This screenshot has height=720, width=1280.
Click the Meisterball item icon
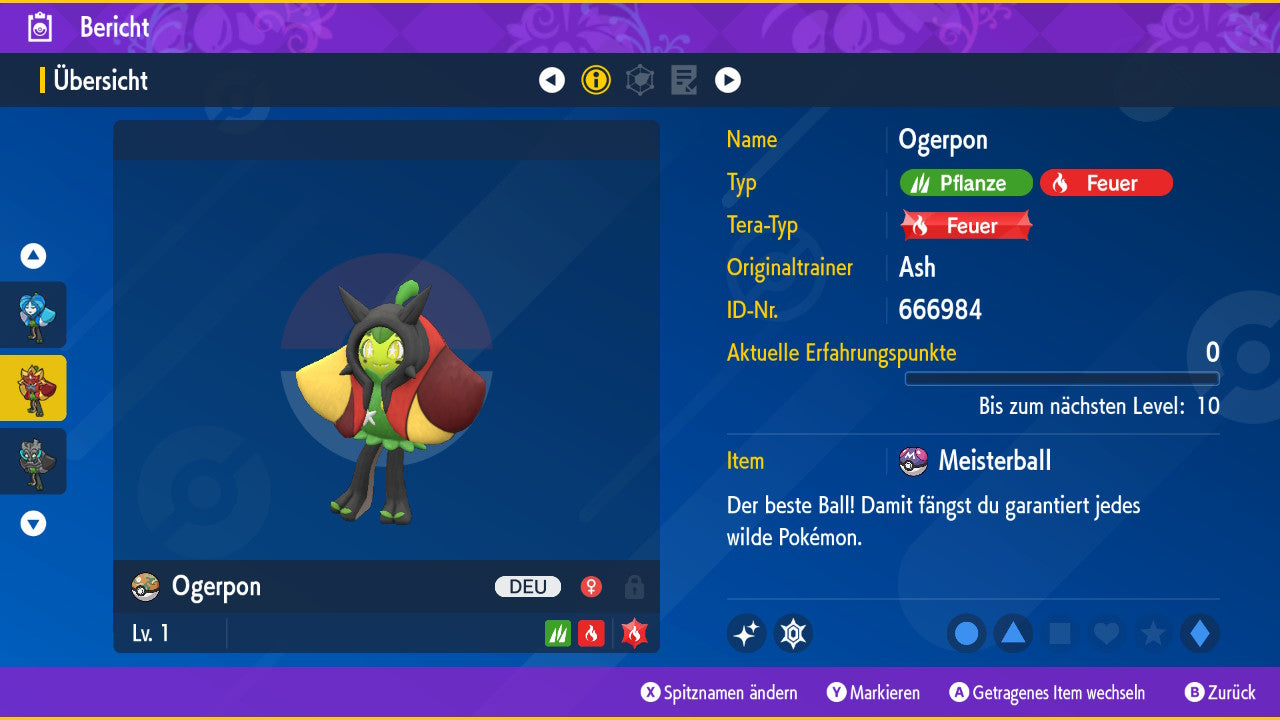pyautogui.click(x=912, y=461)
